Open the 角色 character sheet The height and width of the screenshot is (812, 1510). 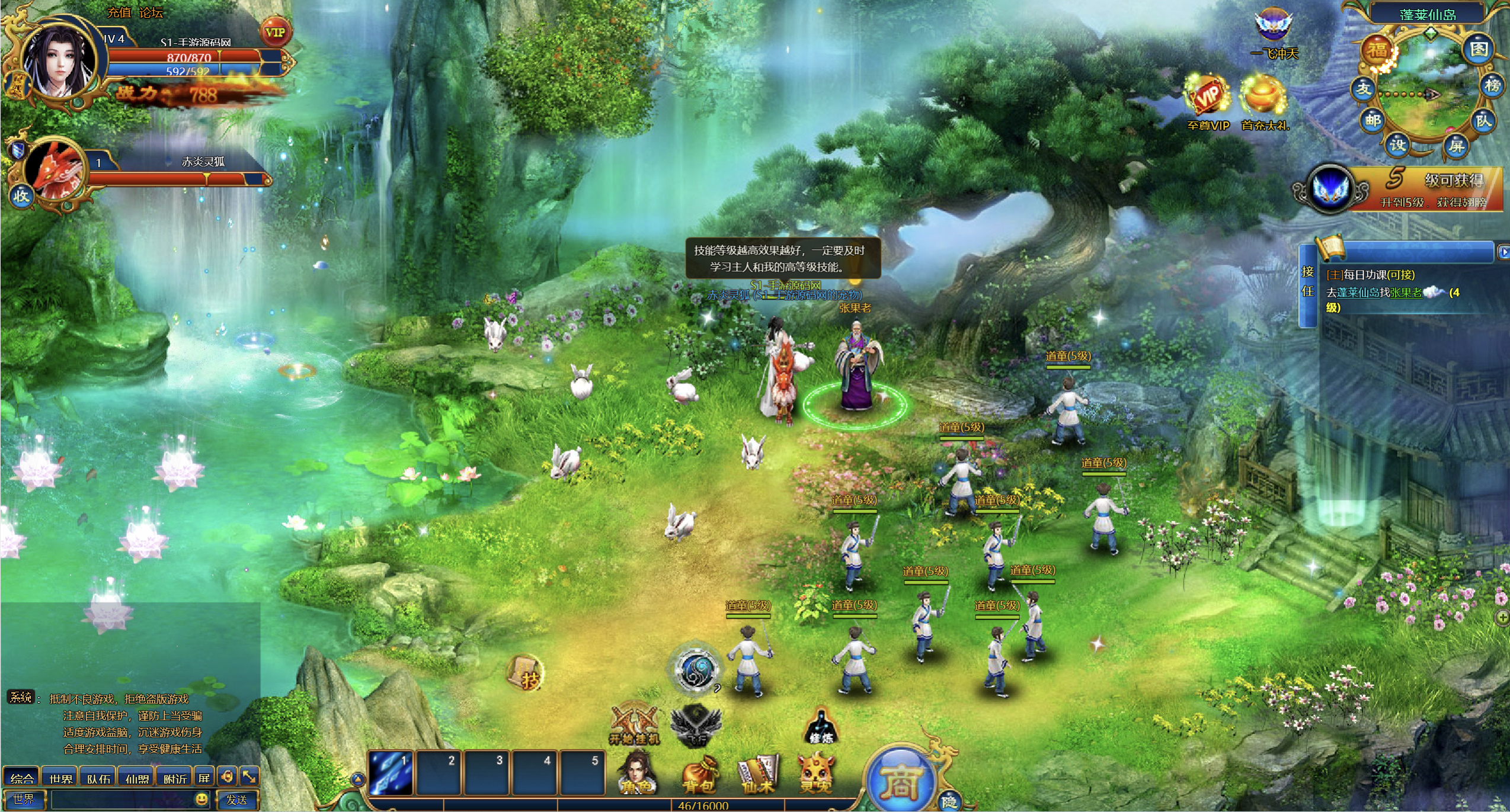(636, 773)
